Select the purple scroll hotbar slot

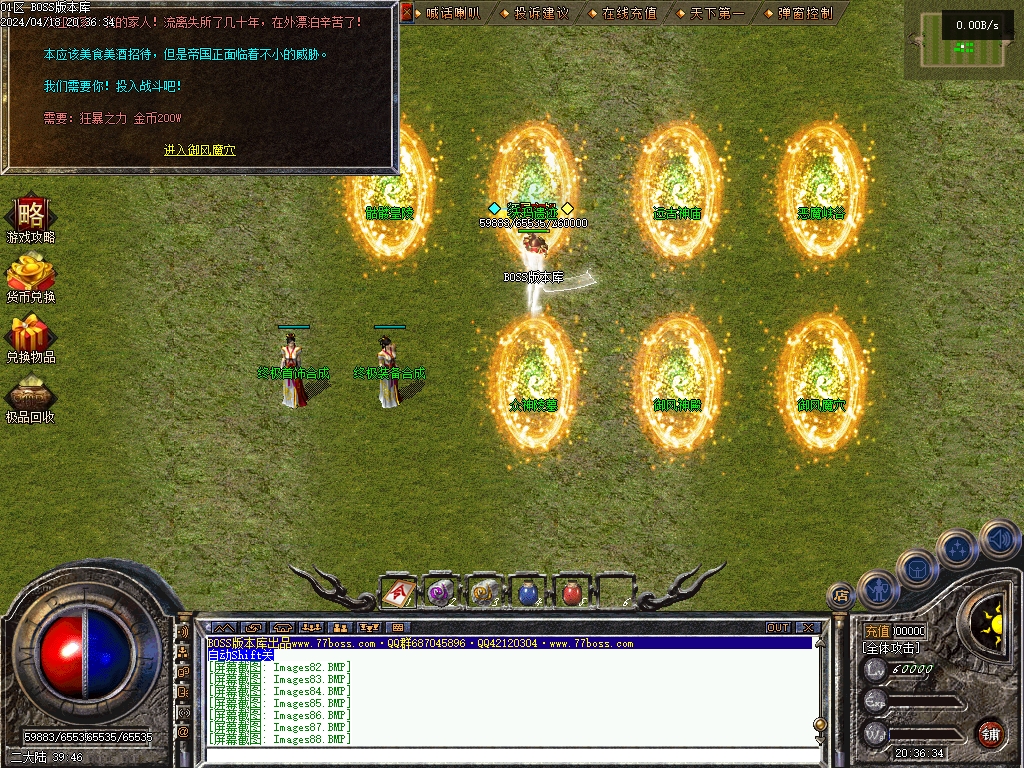pyautogui.click(x=440, y=593)
